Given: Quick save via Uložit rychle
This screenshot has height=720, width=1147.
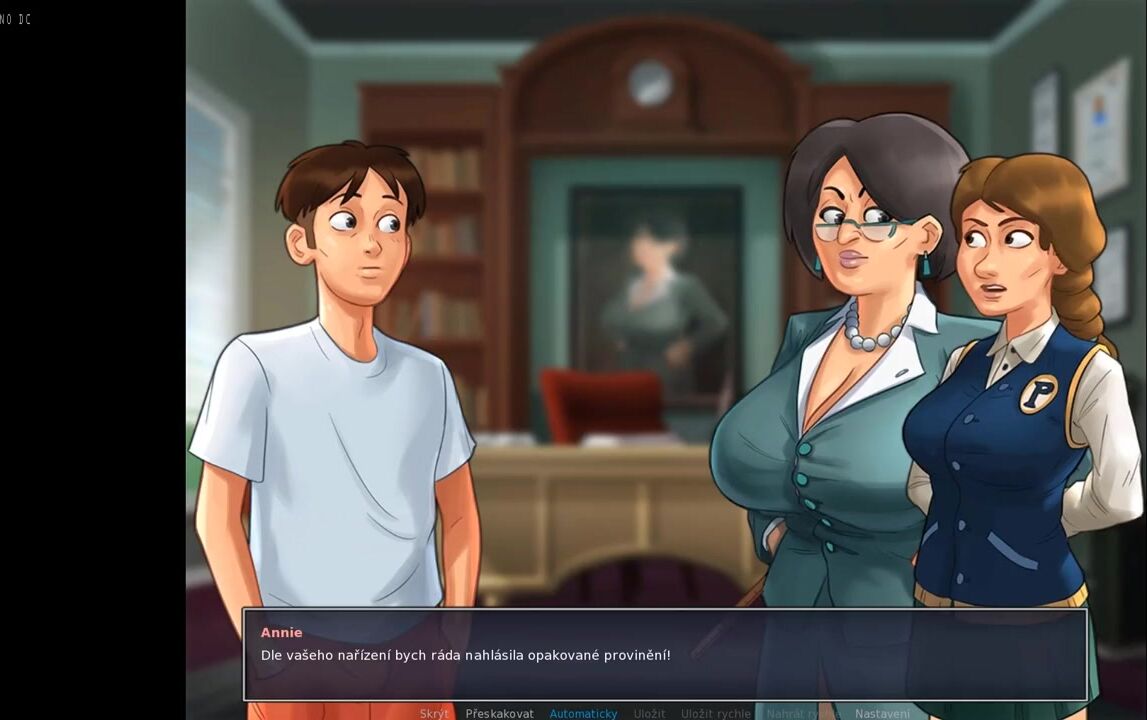Looking at the screenshot, I should coord(715,713).
